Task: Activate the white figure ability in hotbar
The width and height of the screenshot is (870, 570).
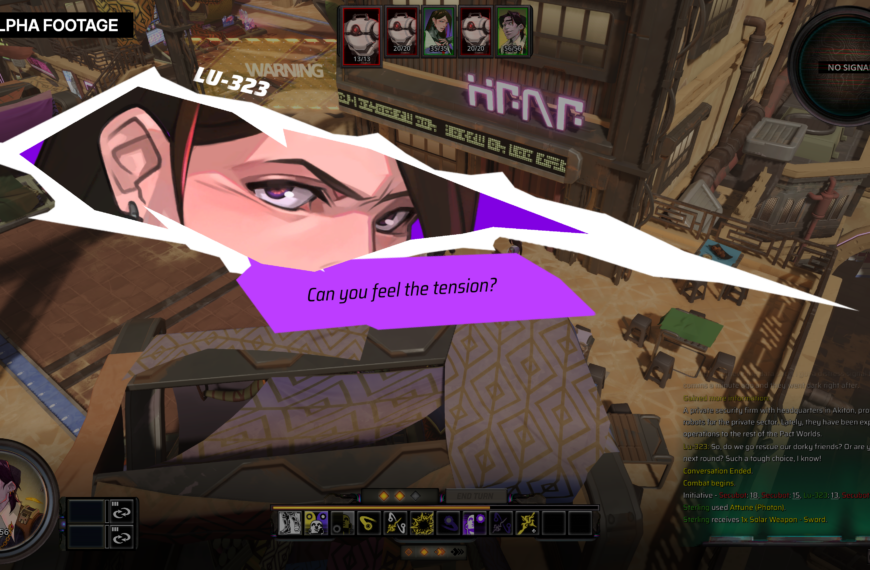Action: pos(290,523)
